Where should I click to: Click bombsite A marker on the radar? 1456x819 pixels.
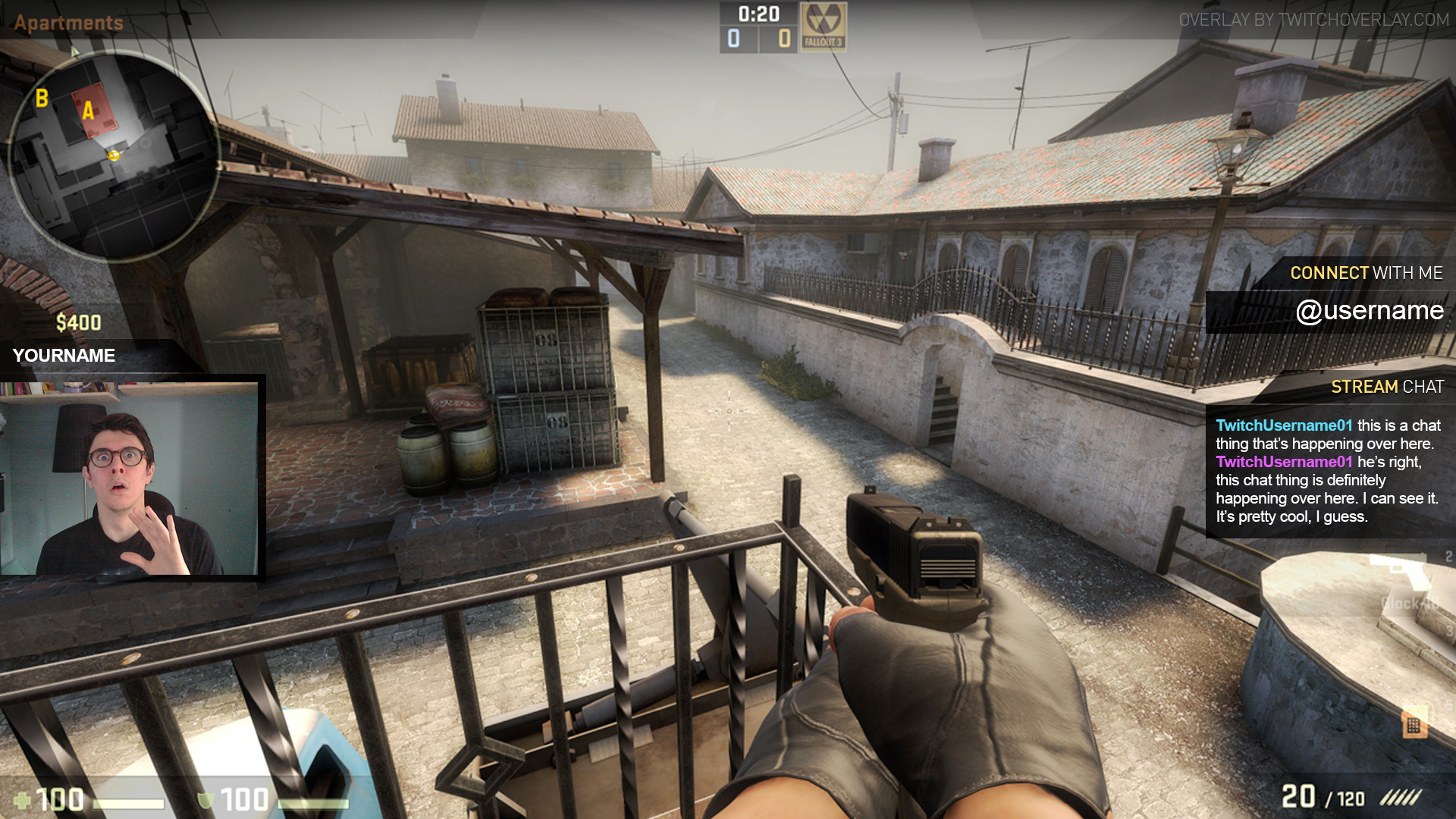(89, 112)
